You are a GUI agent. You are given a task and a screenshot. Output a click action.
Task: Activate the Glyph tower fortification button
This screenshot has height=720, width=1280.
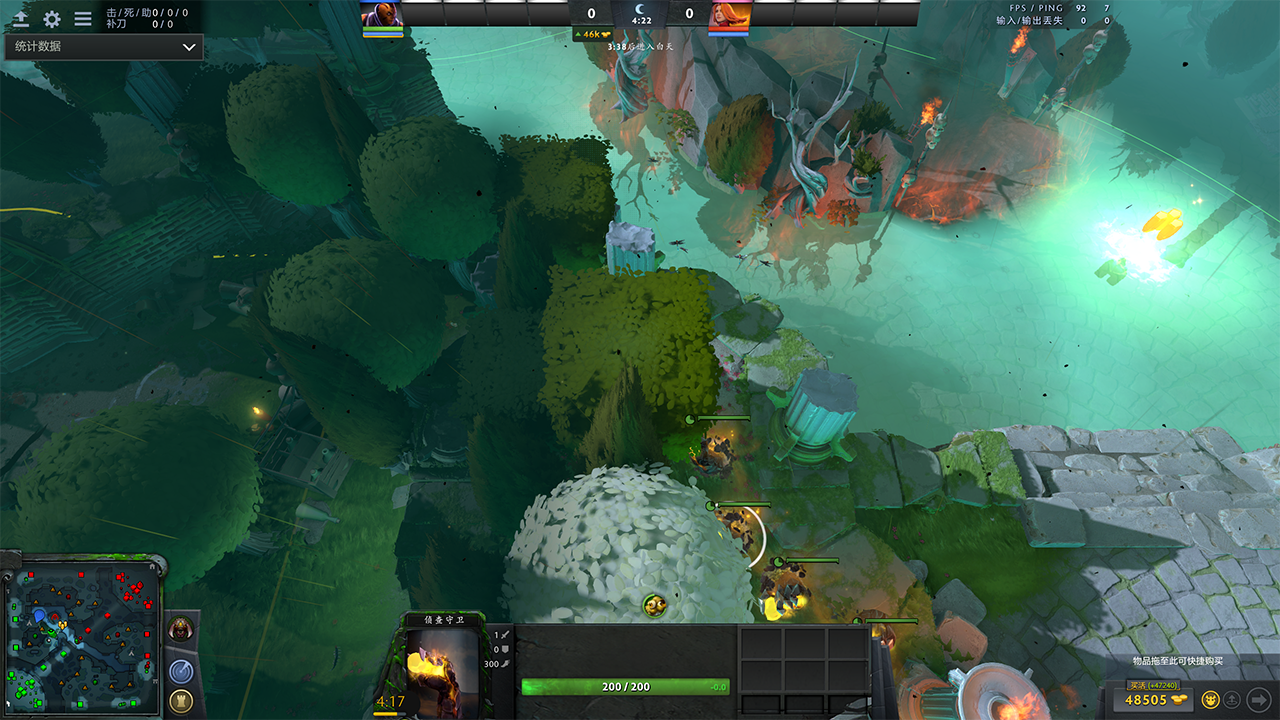181,700
